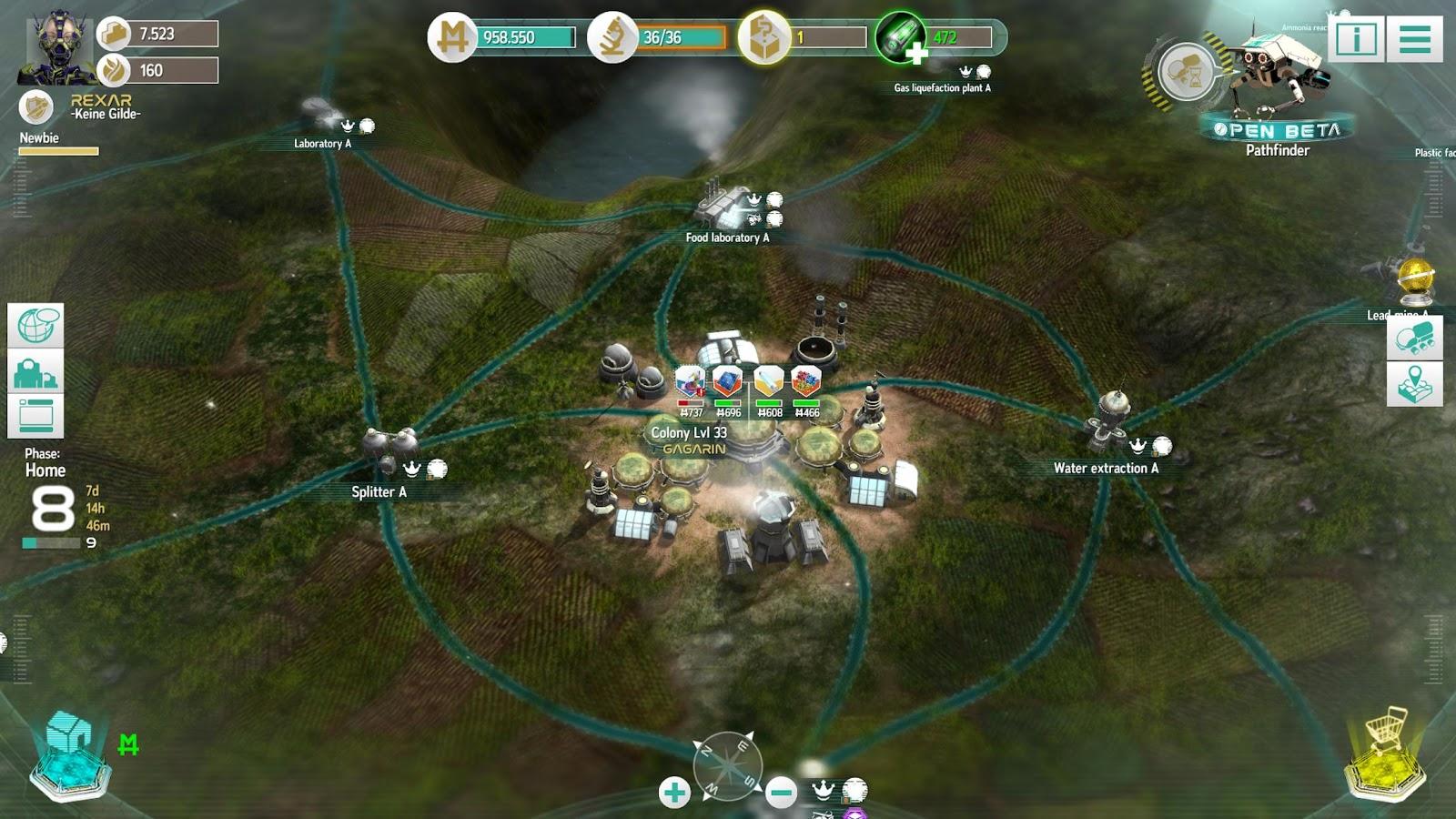
Task: Click the compass to reset orientation
Action: 727,766
